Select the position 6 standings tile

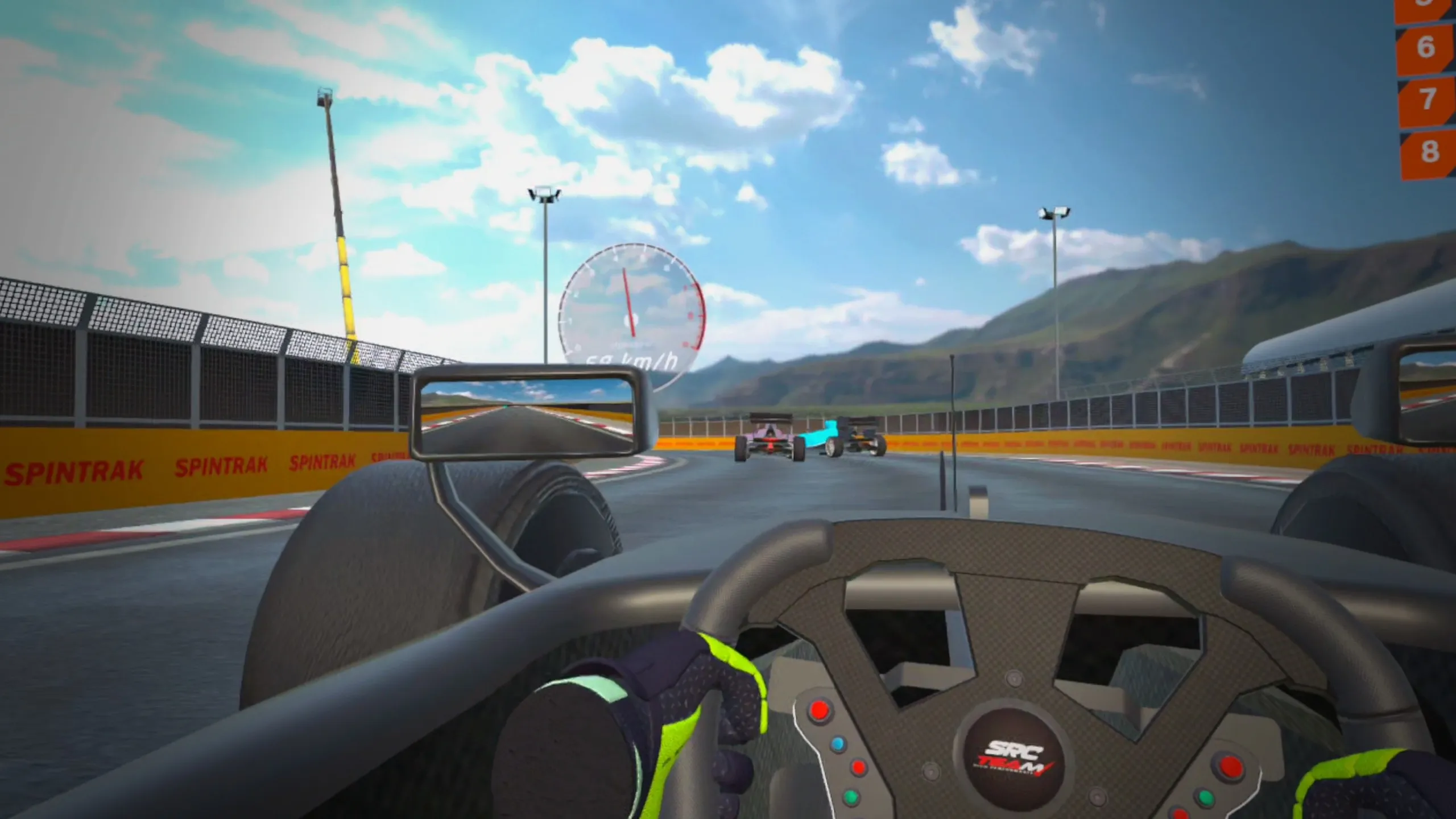click(x=1426, y=48)
